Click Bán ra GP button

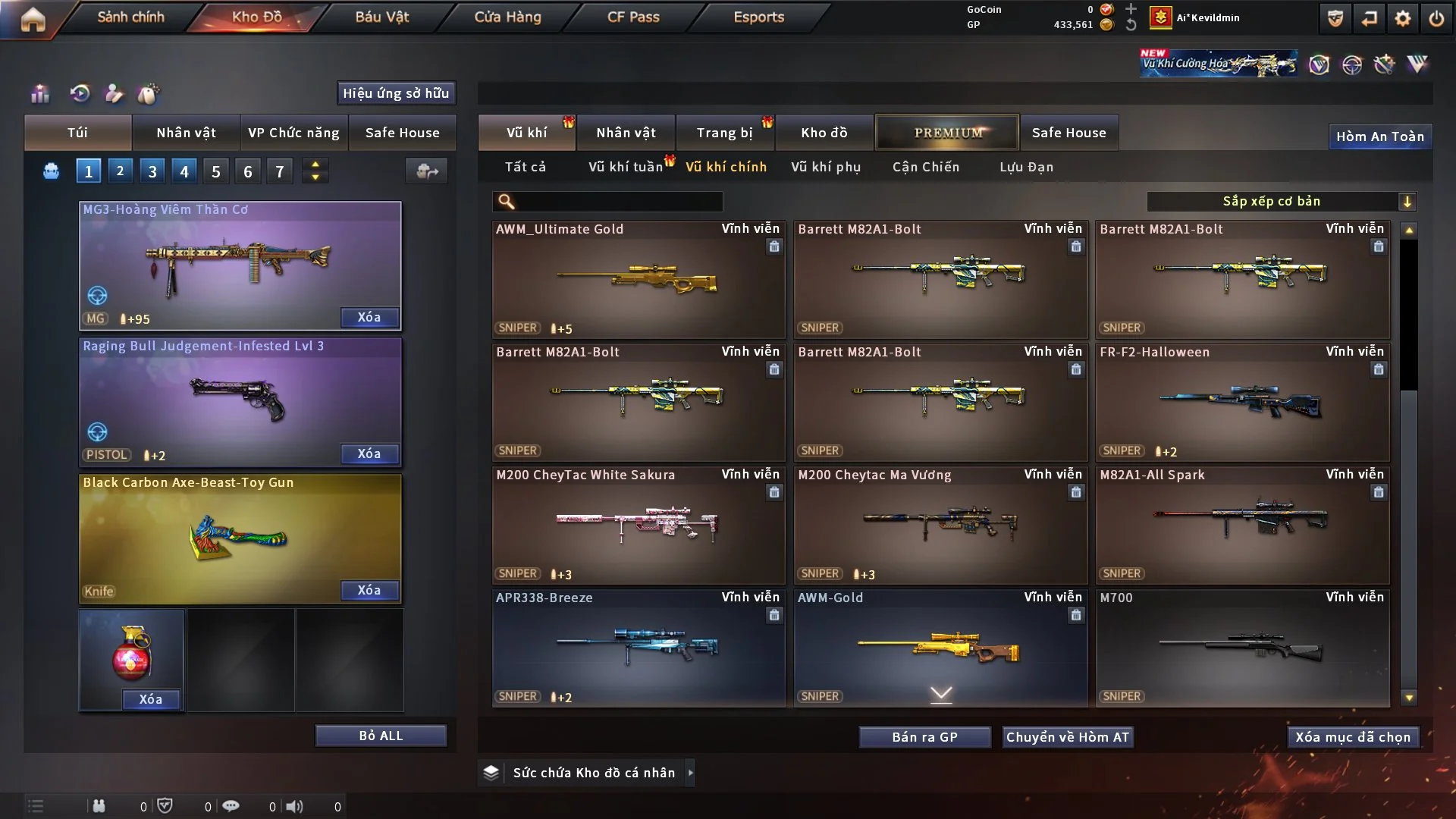[924, 737]
